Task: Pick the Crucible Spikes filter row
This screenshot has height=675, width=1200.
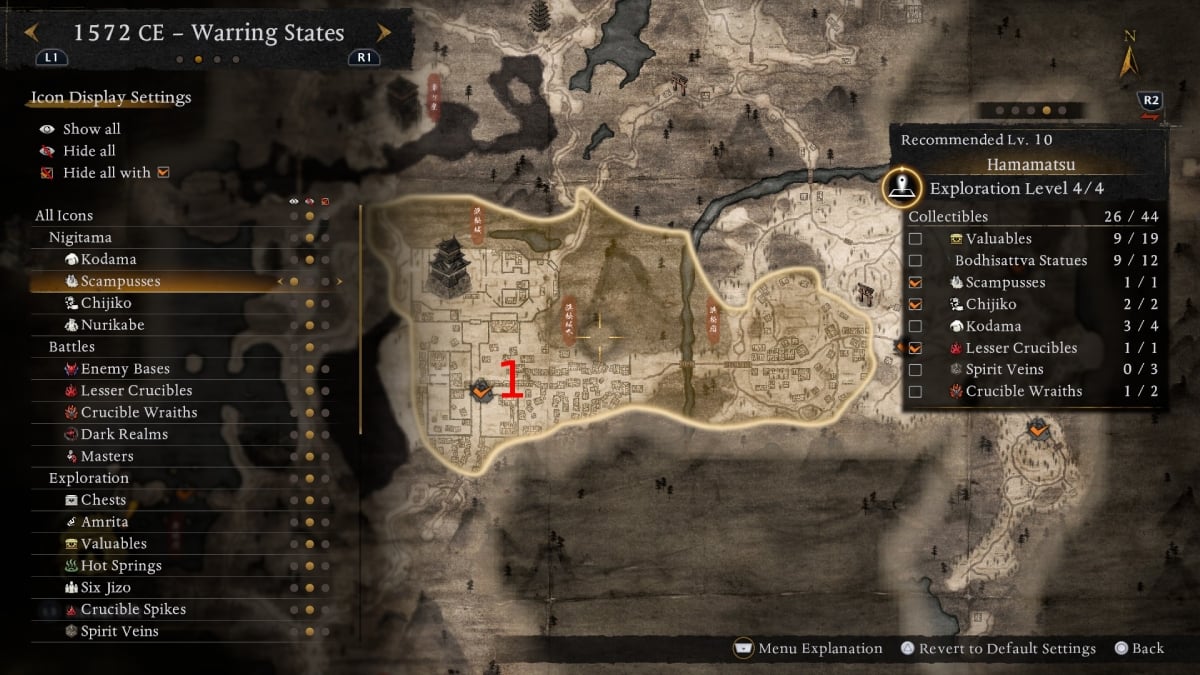Action: (133, 610)
